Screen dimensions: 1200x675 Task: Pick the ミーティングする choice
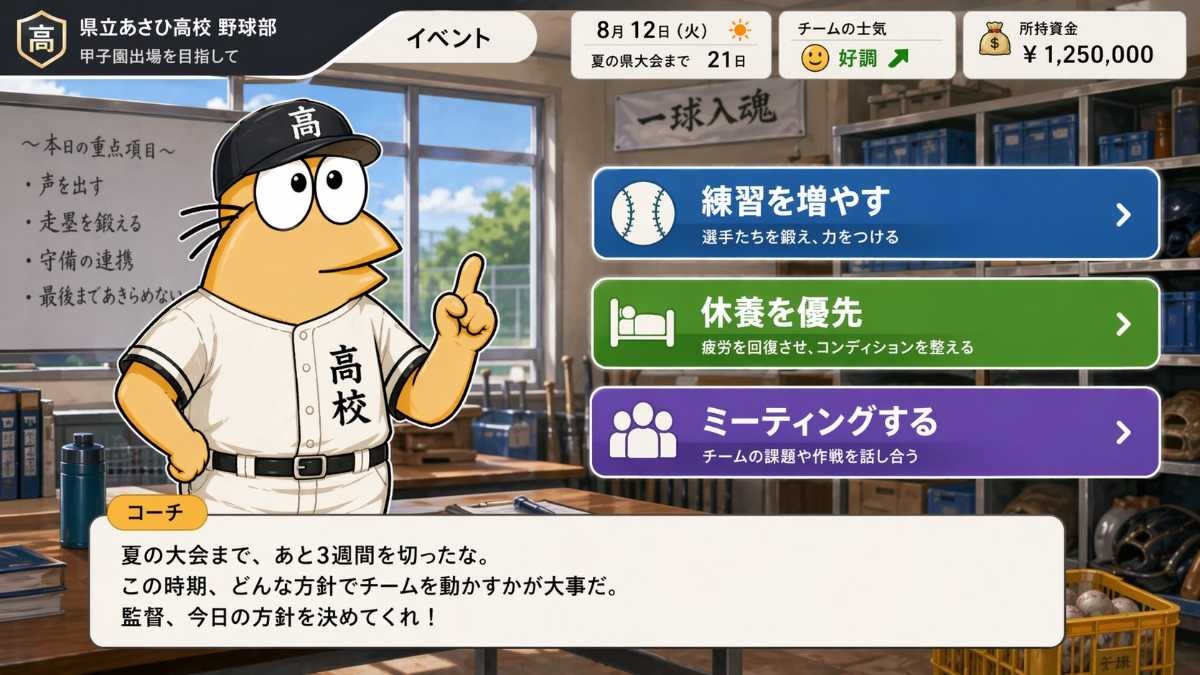(875, 432)
